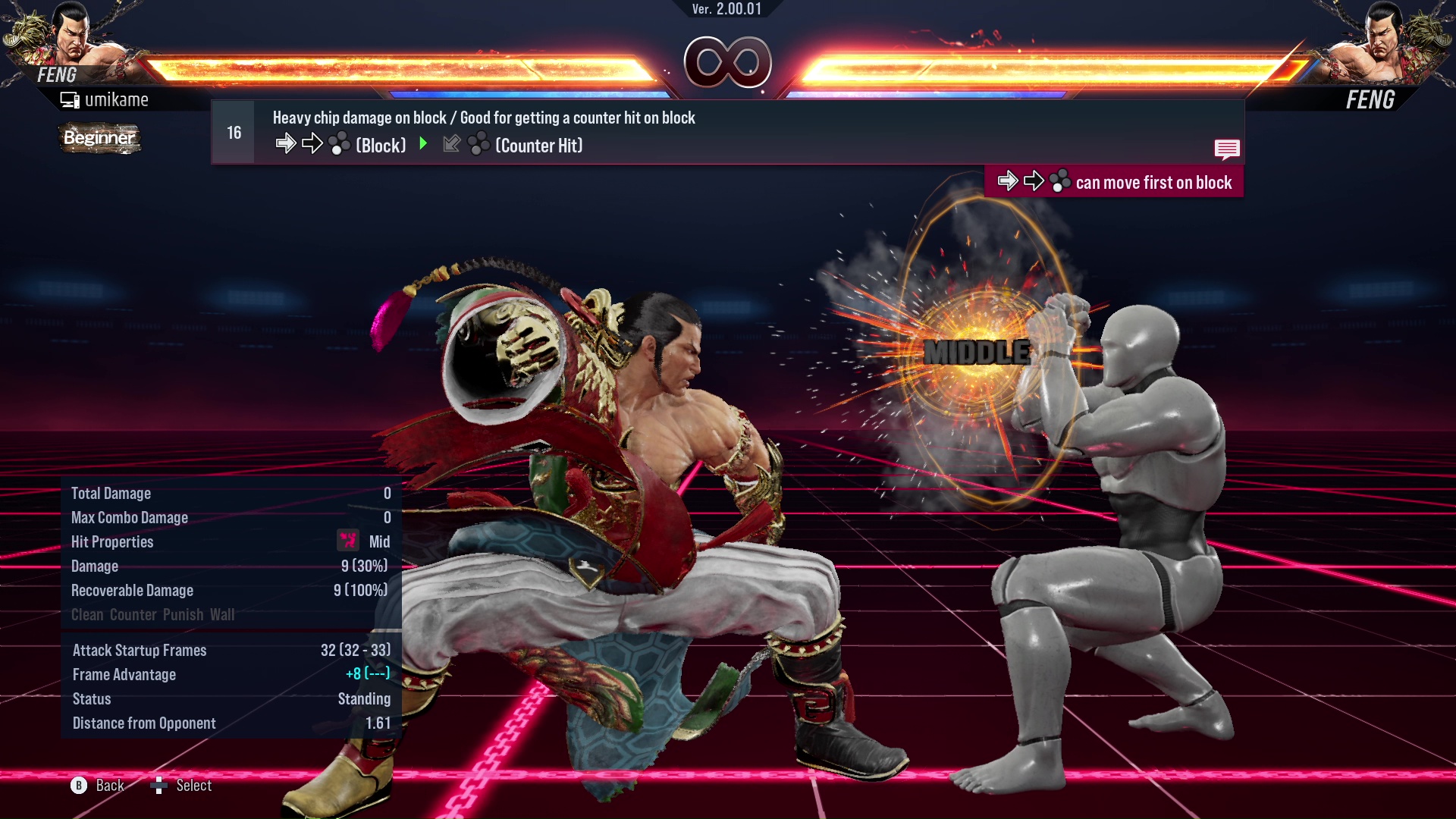Image resolution: width=1456 pixels, height=819 pixels.
Task: Select the forward arrow input icon
Action: coord(286,143)
